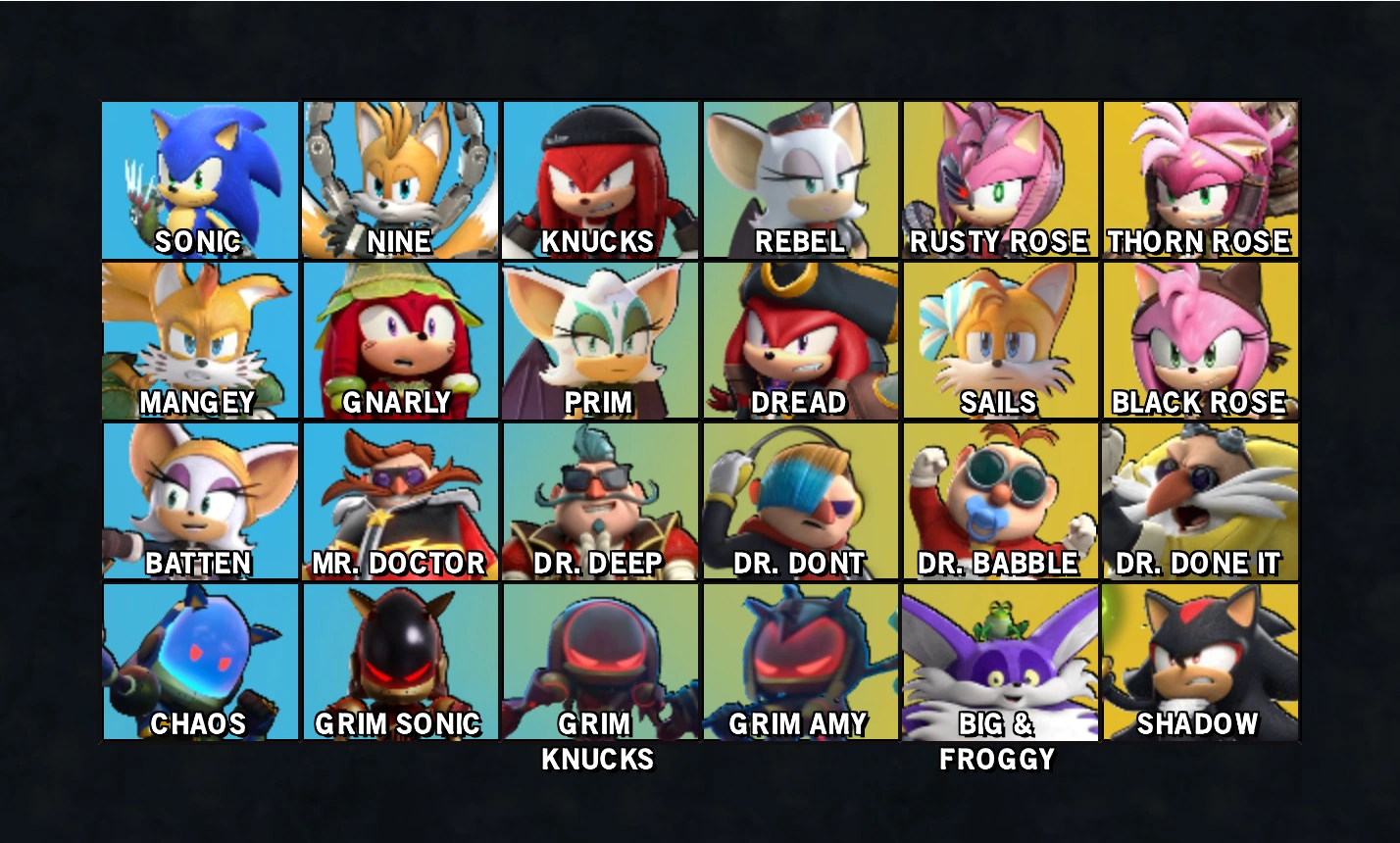Select the Grim Sonic portrait
The image size is (1400, 843).
point(400,662)
